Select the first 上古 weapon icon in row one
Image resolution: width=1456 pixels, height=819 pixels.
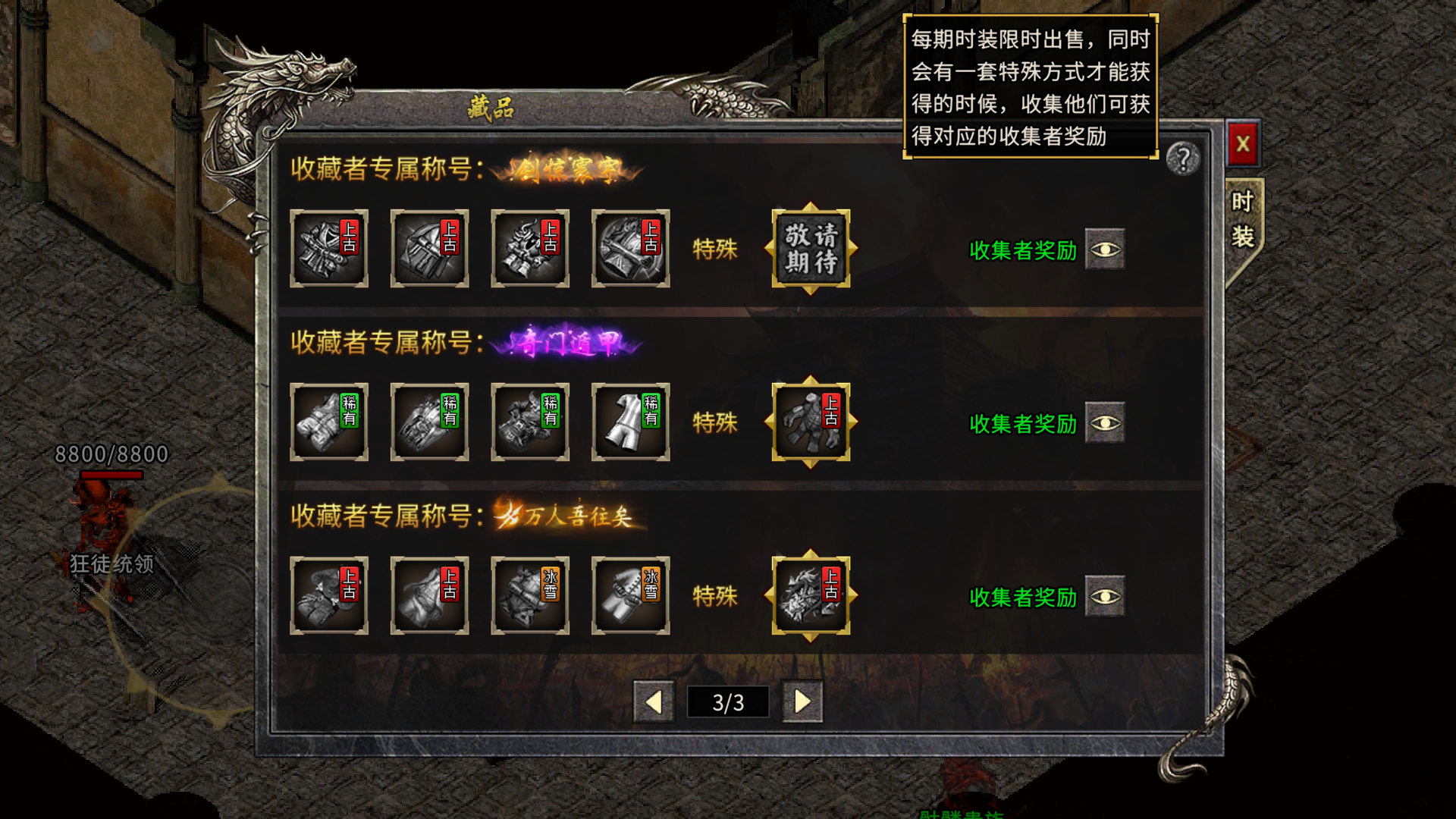[x=329, y=249]
